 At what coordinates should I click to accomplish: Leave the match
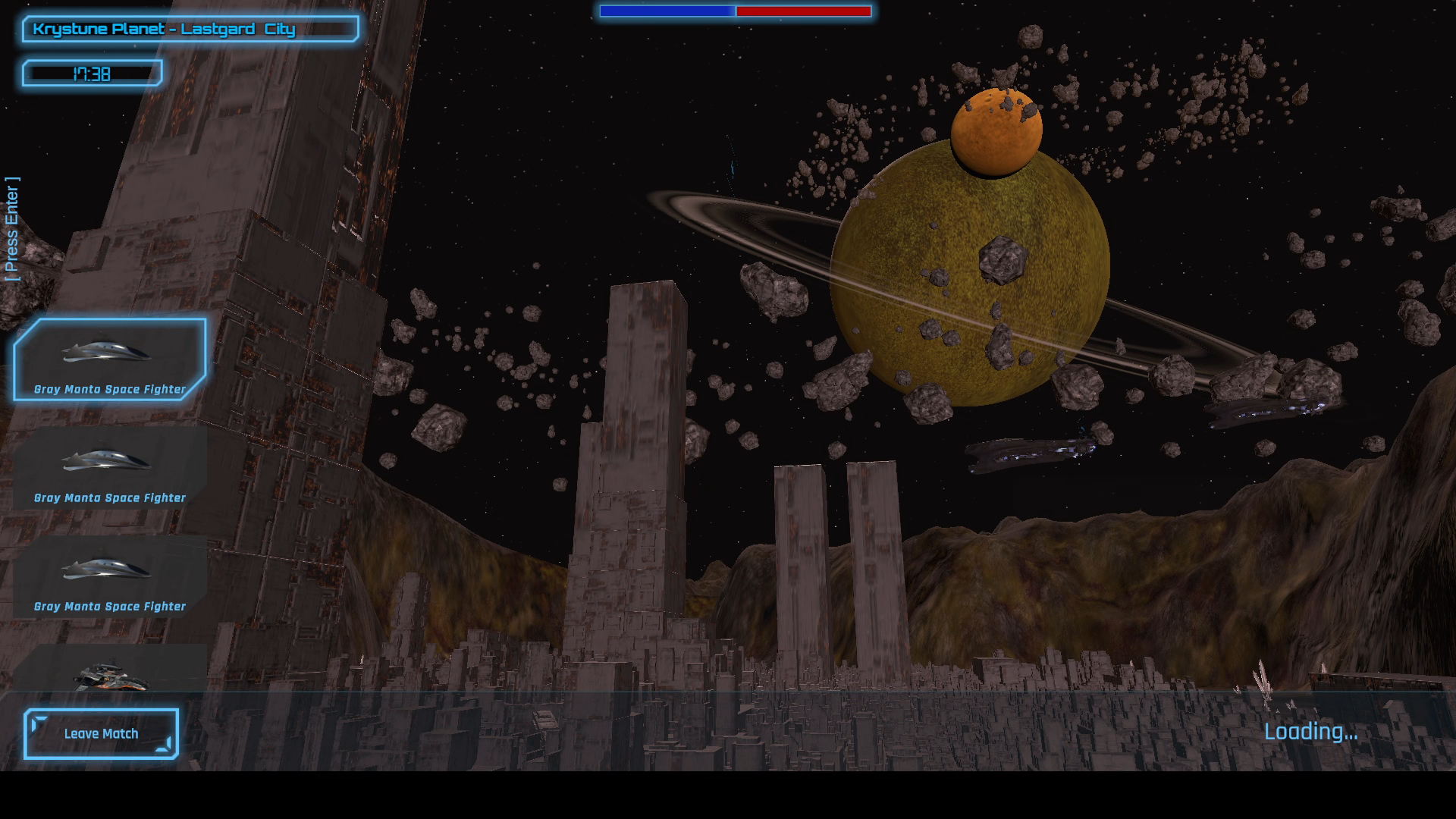point(101,733)
